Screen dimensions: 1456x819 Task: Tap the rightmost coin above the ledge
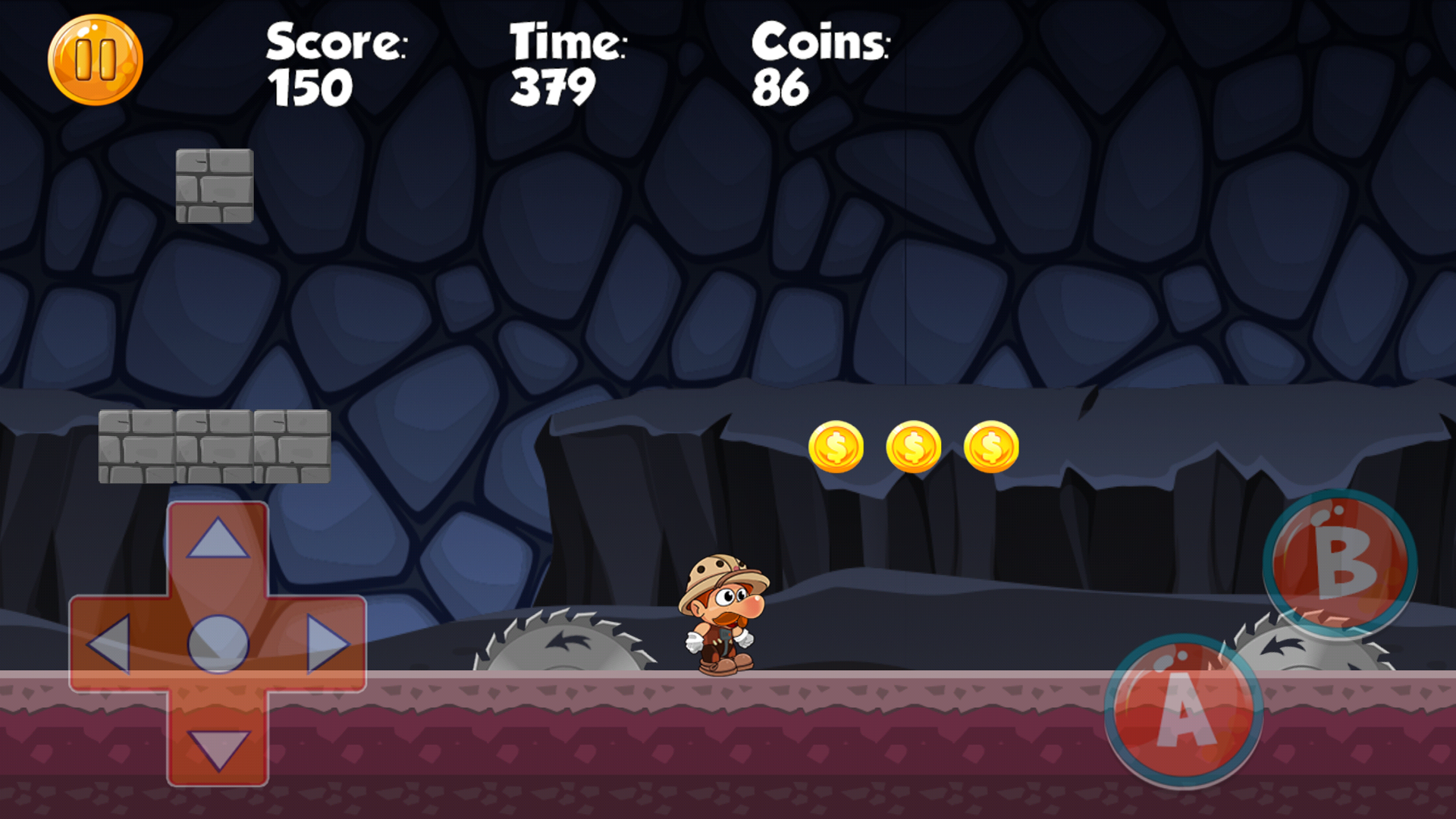point(991,447)
